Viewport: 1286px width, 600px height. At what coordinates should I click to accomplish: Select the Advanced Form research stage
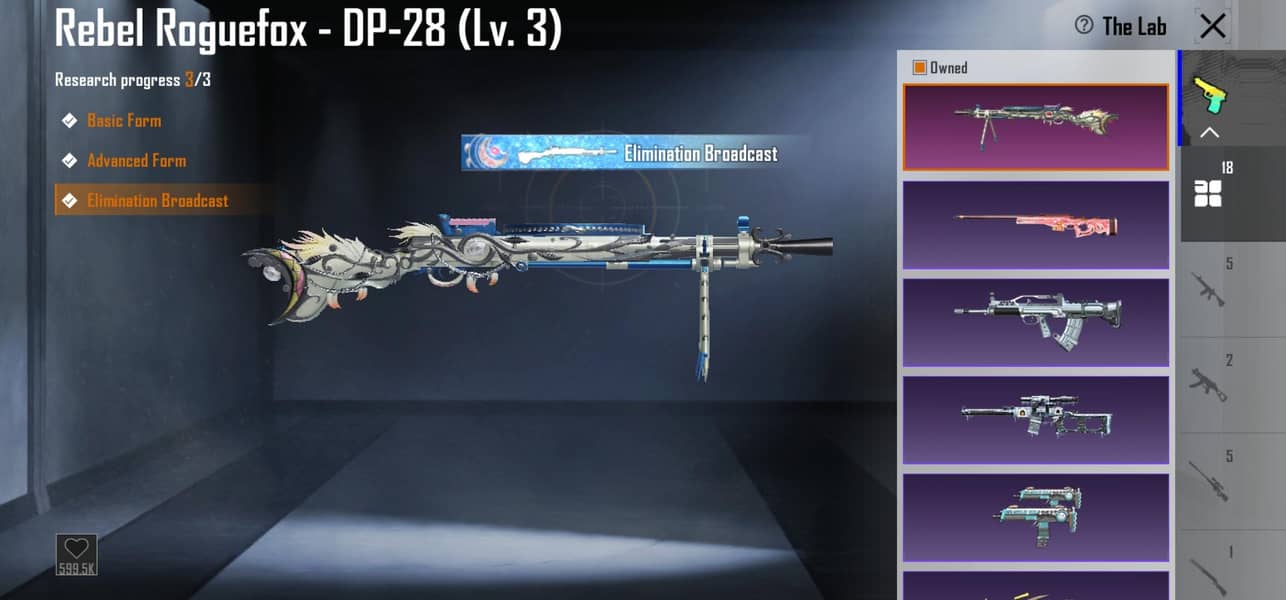pos(136,161)
